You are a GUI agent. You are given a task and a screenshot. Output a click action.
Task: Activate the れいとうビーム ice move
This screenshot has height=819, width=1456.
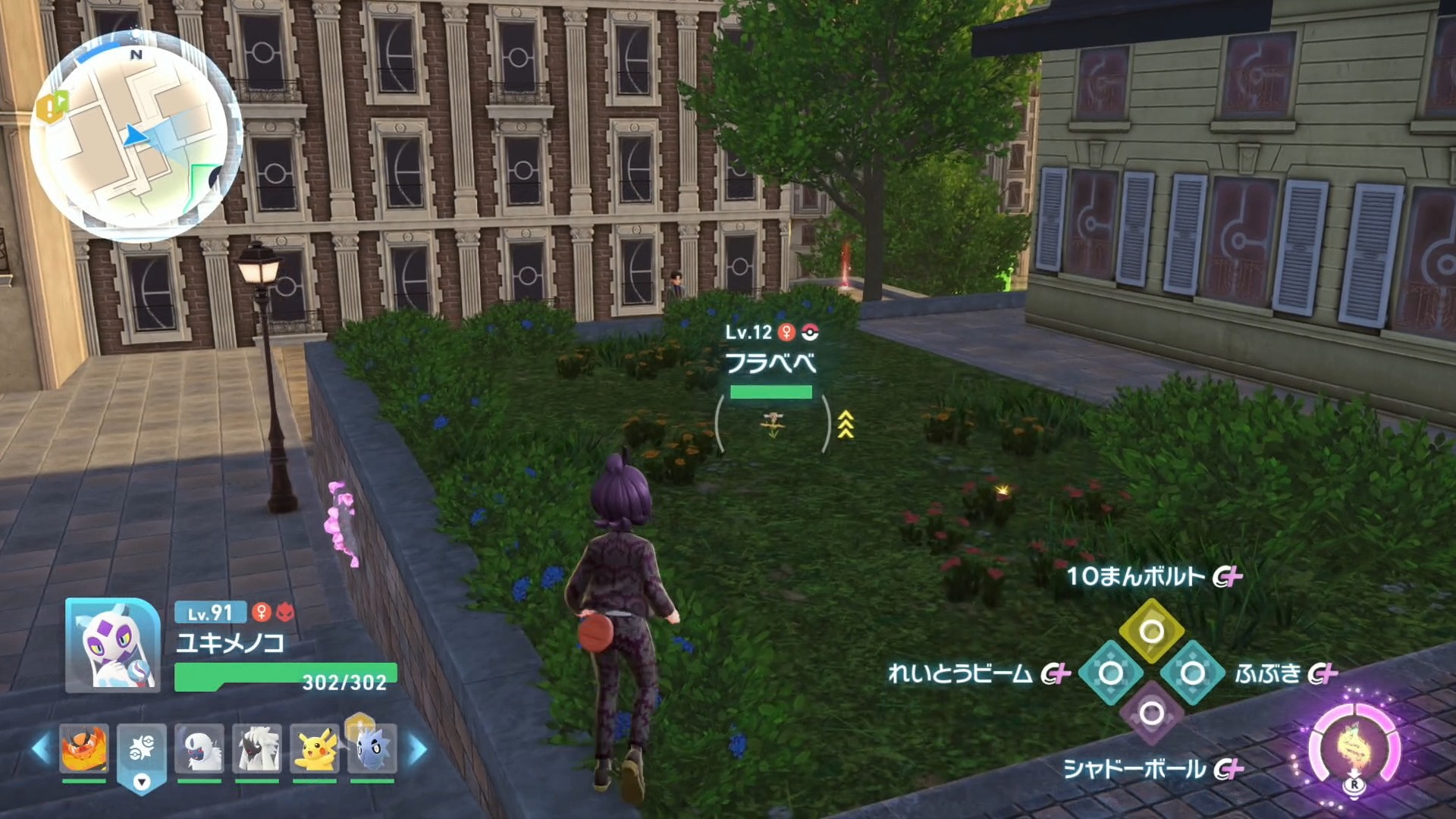click(x=1110, y=673)
